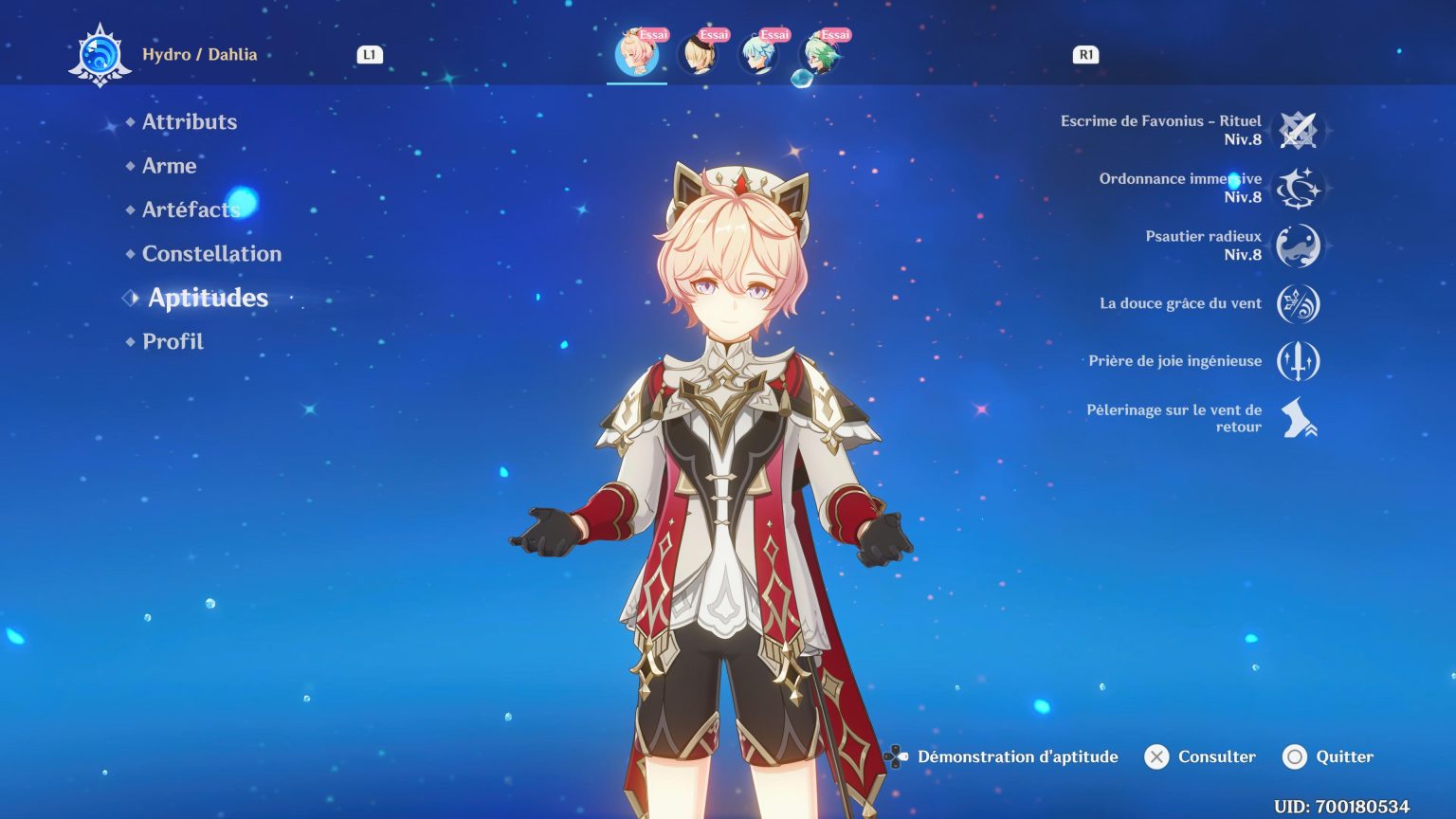Switch to the Attributs menu section

tap(189, 122)
